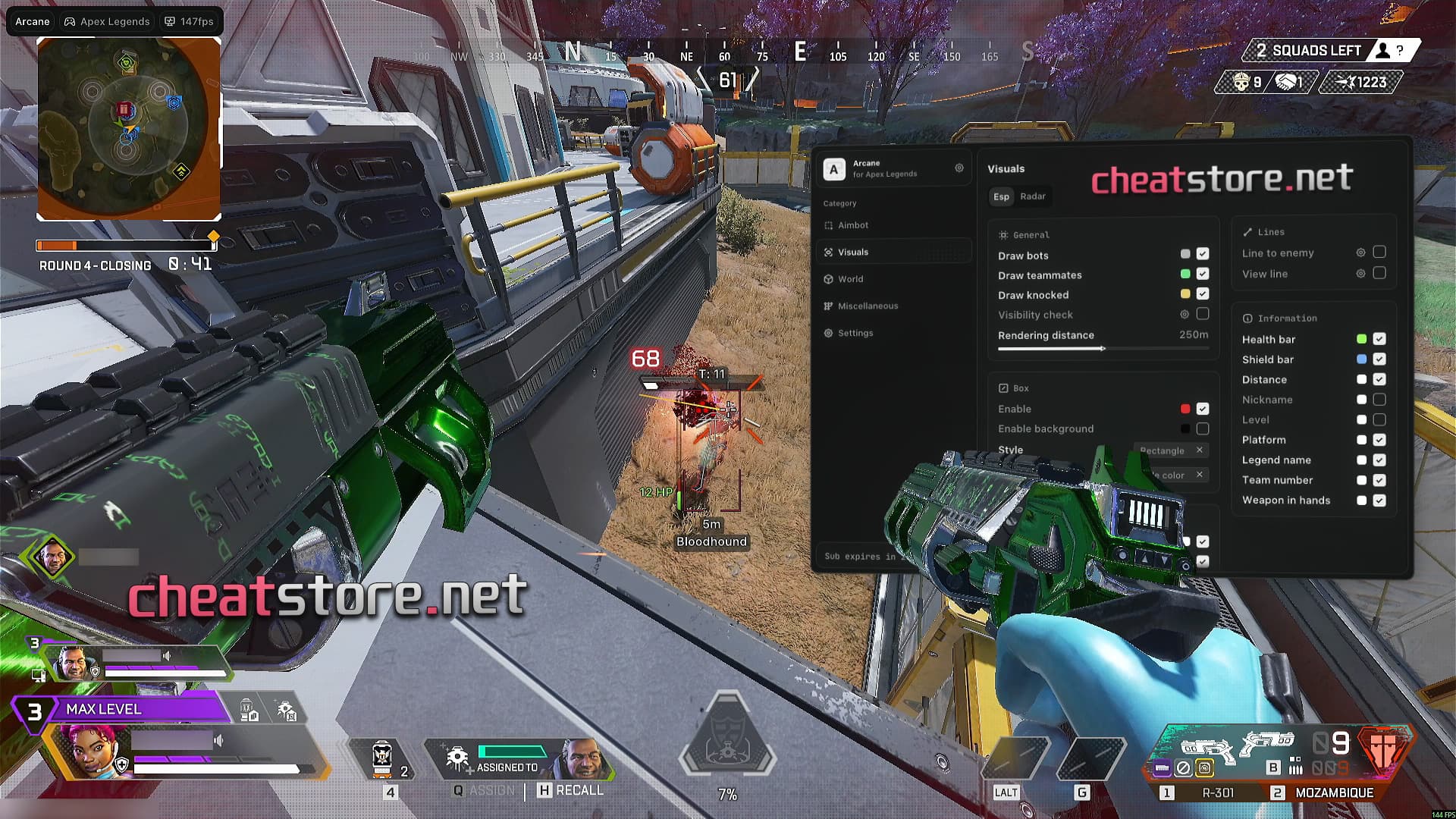Select the Miscellaneous category icon
The height and width of the screenshot is (819, 1456).
pos(828,306)
